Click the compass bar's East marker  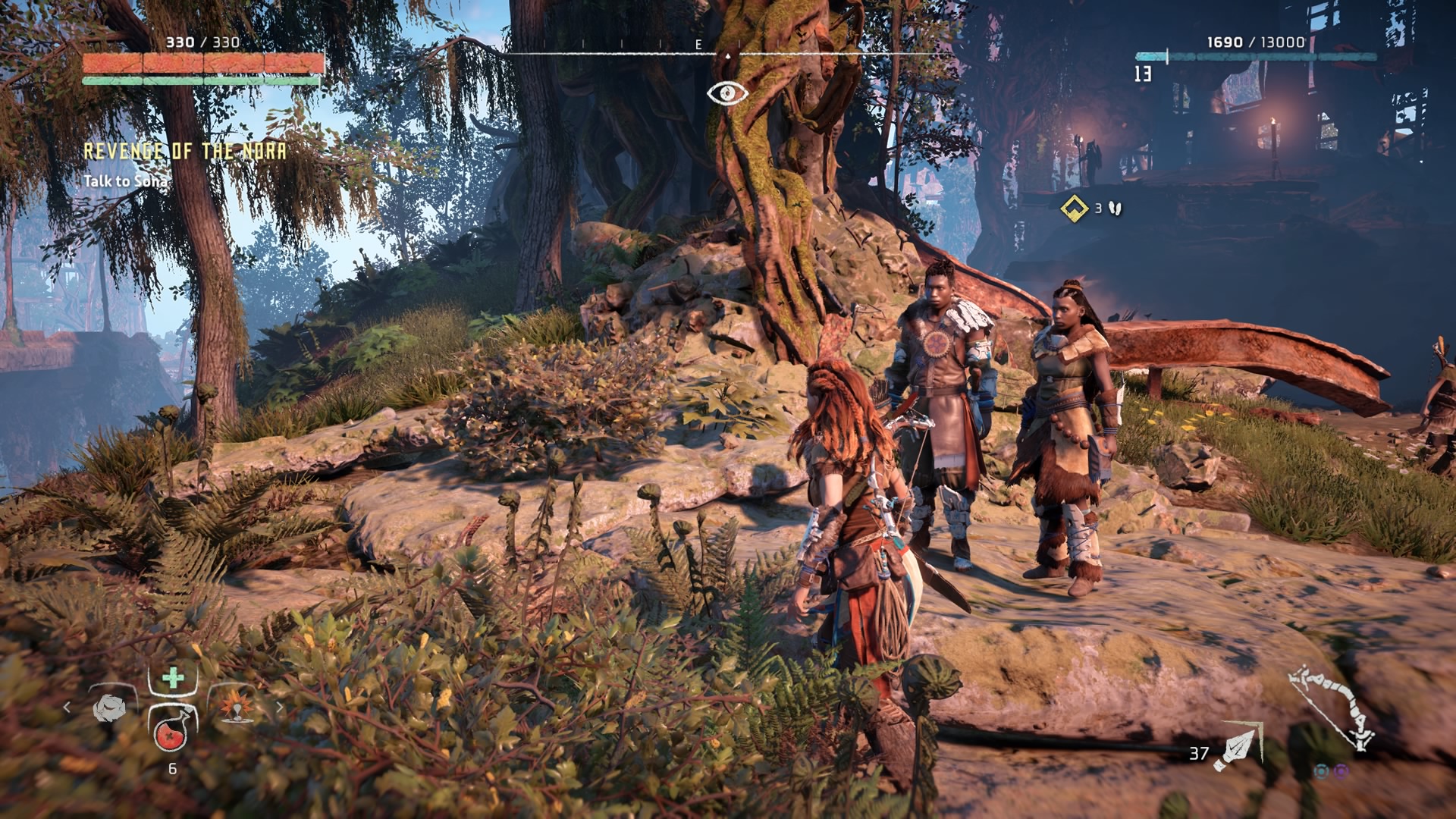698,45
